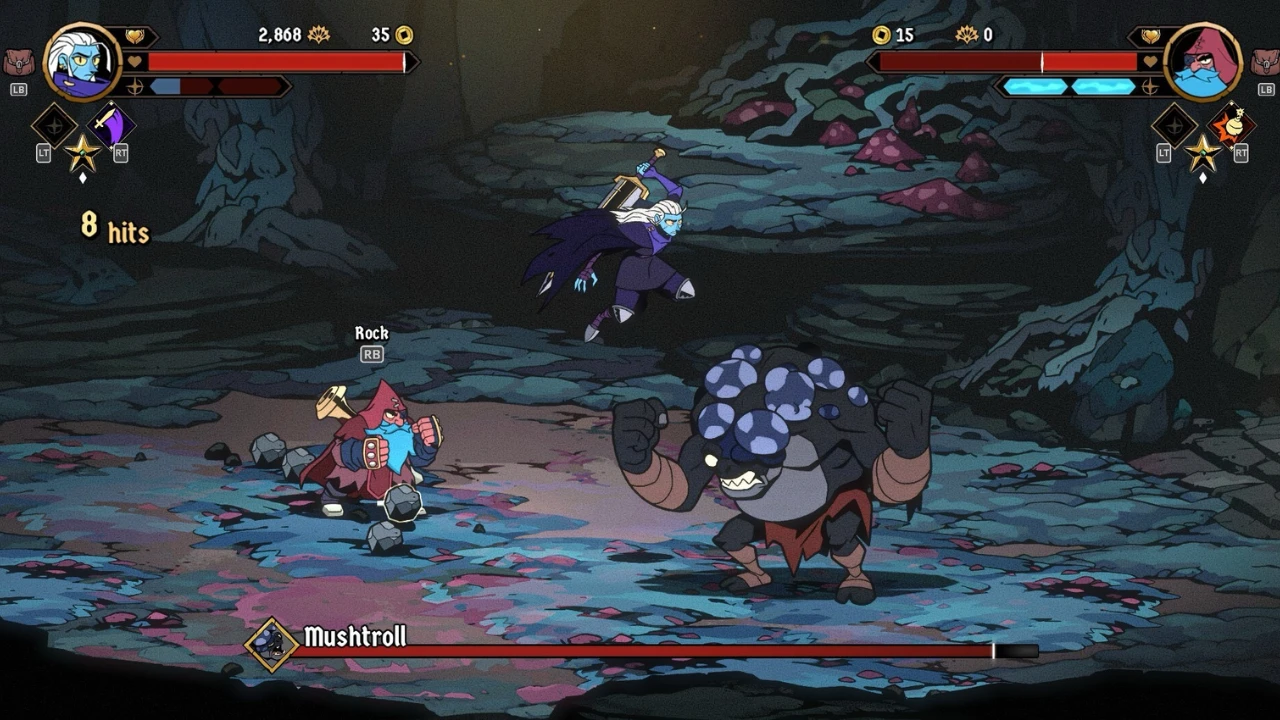1280x720 pixels.
Task: Select the blue-skinned elf player portrait
Action: pyautogui.click(x=82, y=62)
